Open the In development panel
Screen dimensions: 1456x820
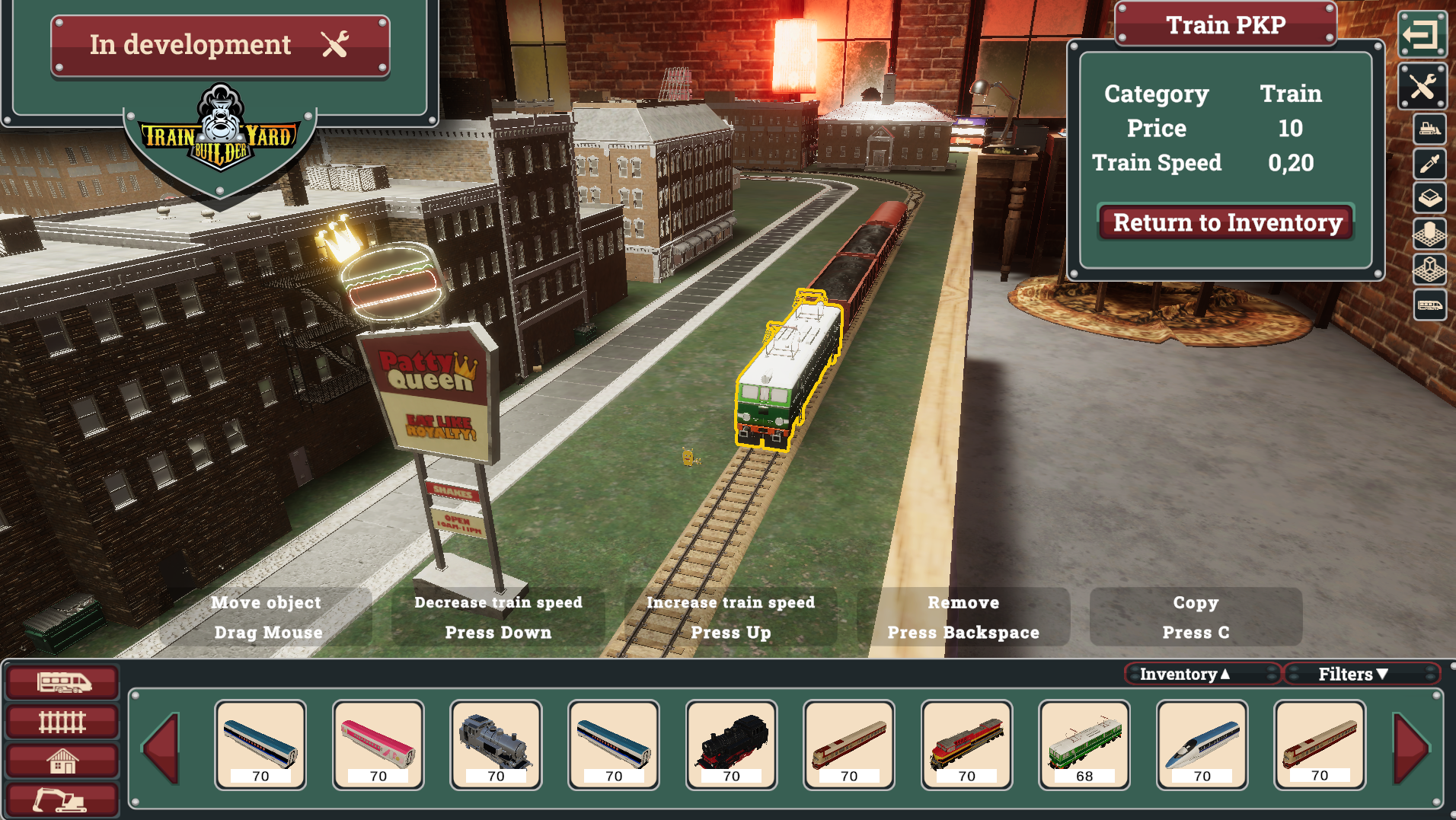coord(220,45)
